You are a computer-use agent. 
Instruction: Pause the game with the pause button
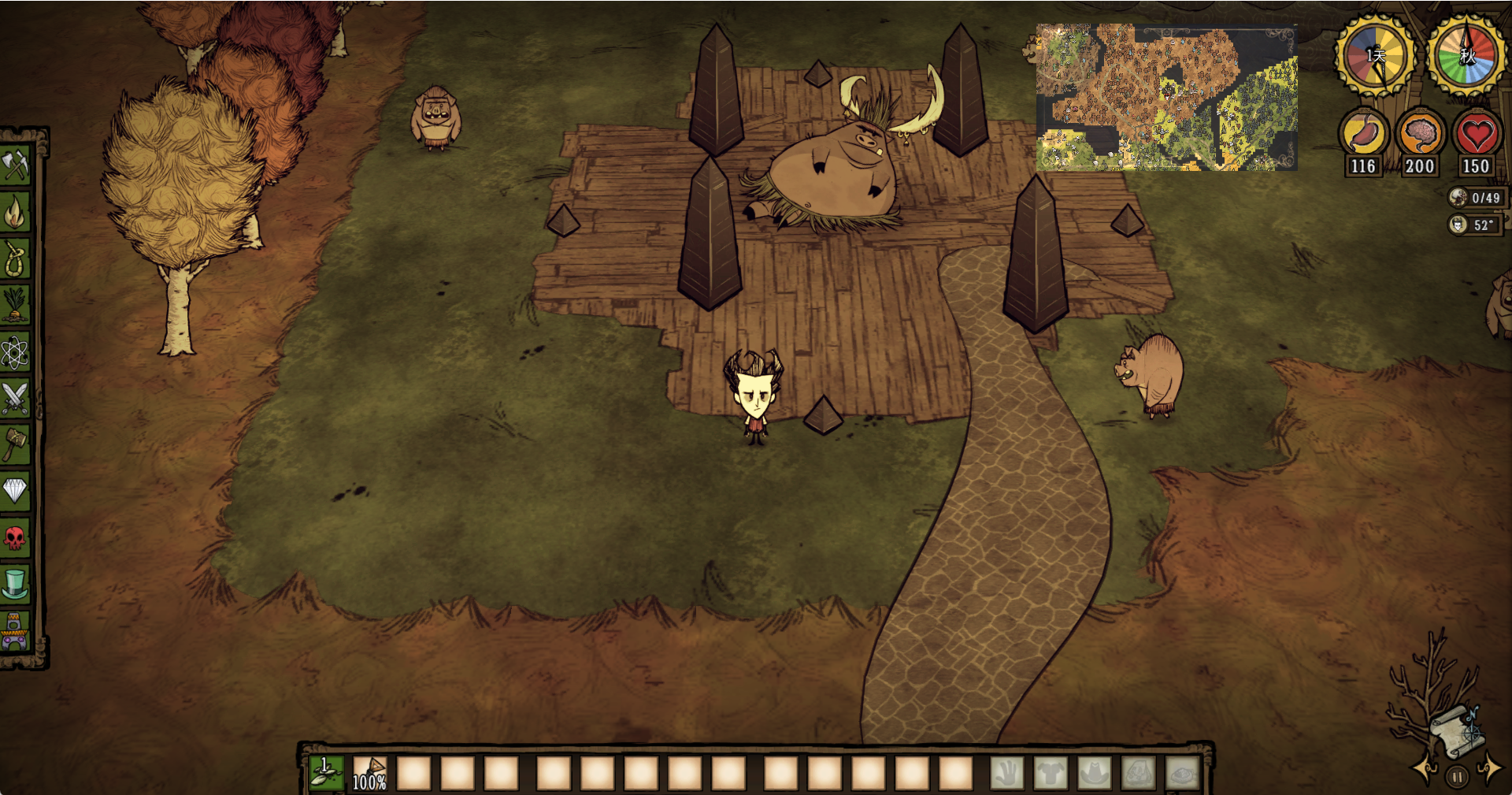point(1457,777)
